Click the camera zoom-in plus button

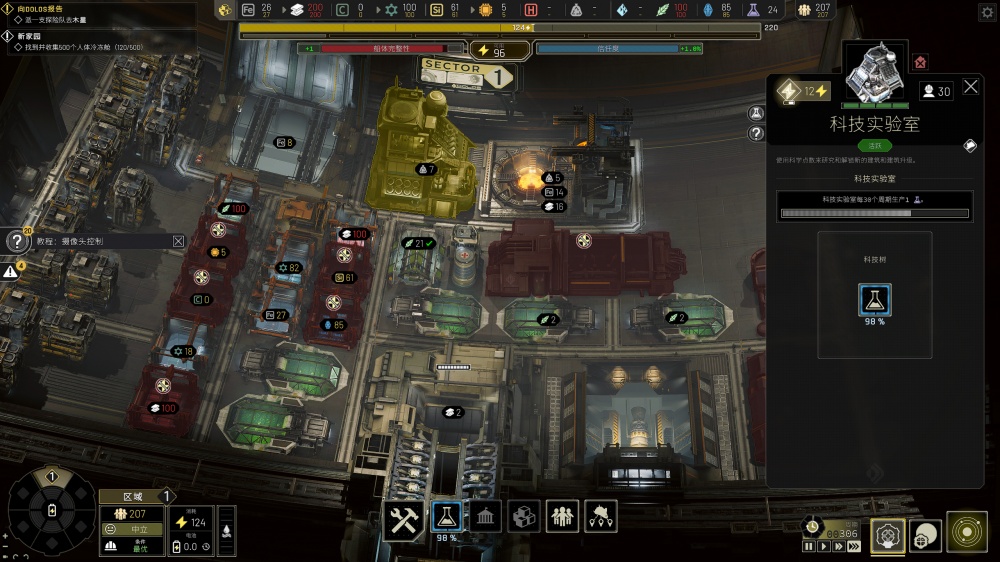click(4, 536)
